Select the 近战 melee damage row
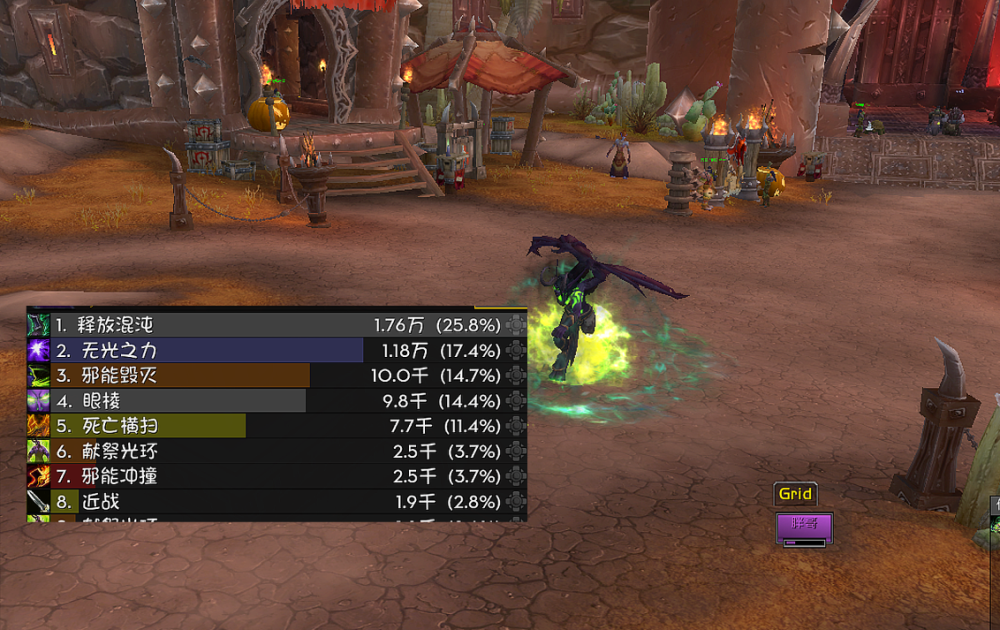The width and height of the screenshot is (1000, 630). click(270, 502)
